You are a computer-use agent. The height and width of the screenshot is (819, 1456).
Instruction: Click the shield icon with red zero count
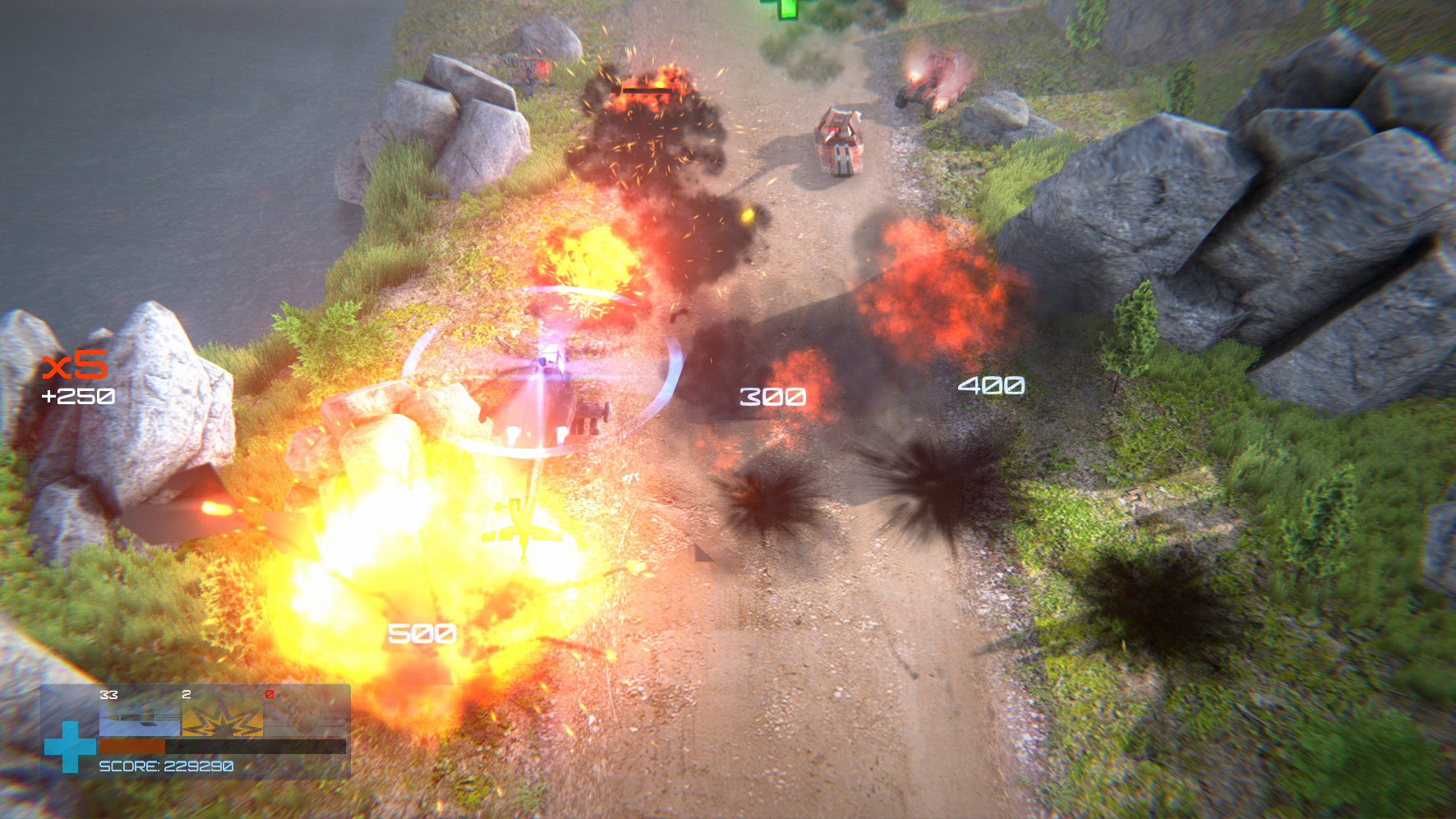coord(304,719)
